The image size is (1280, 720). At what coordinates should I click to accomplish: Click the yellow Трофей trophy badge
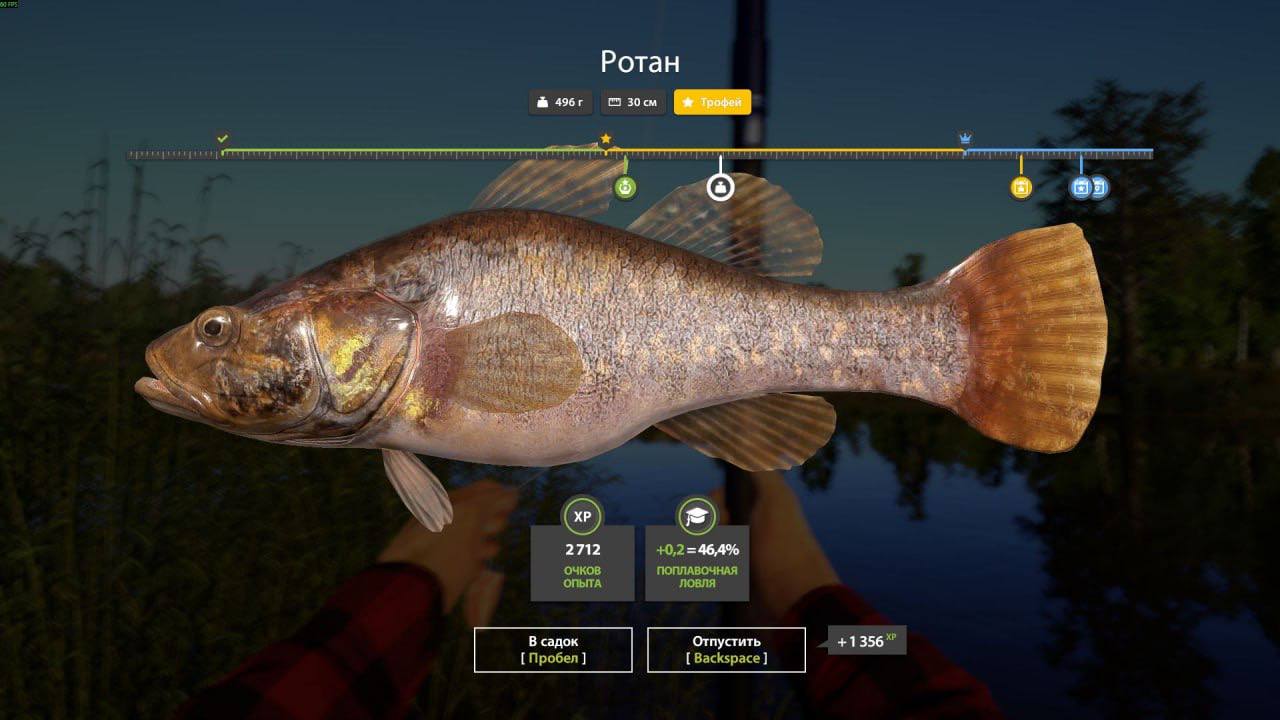712,102
